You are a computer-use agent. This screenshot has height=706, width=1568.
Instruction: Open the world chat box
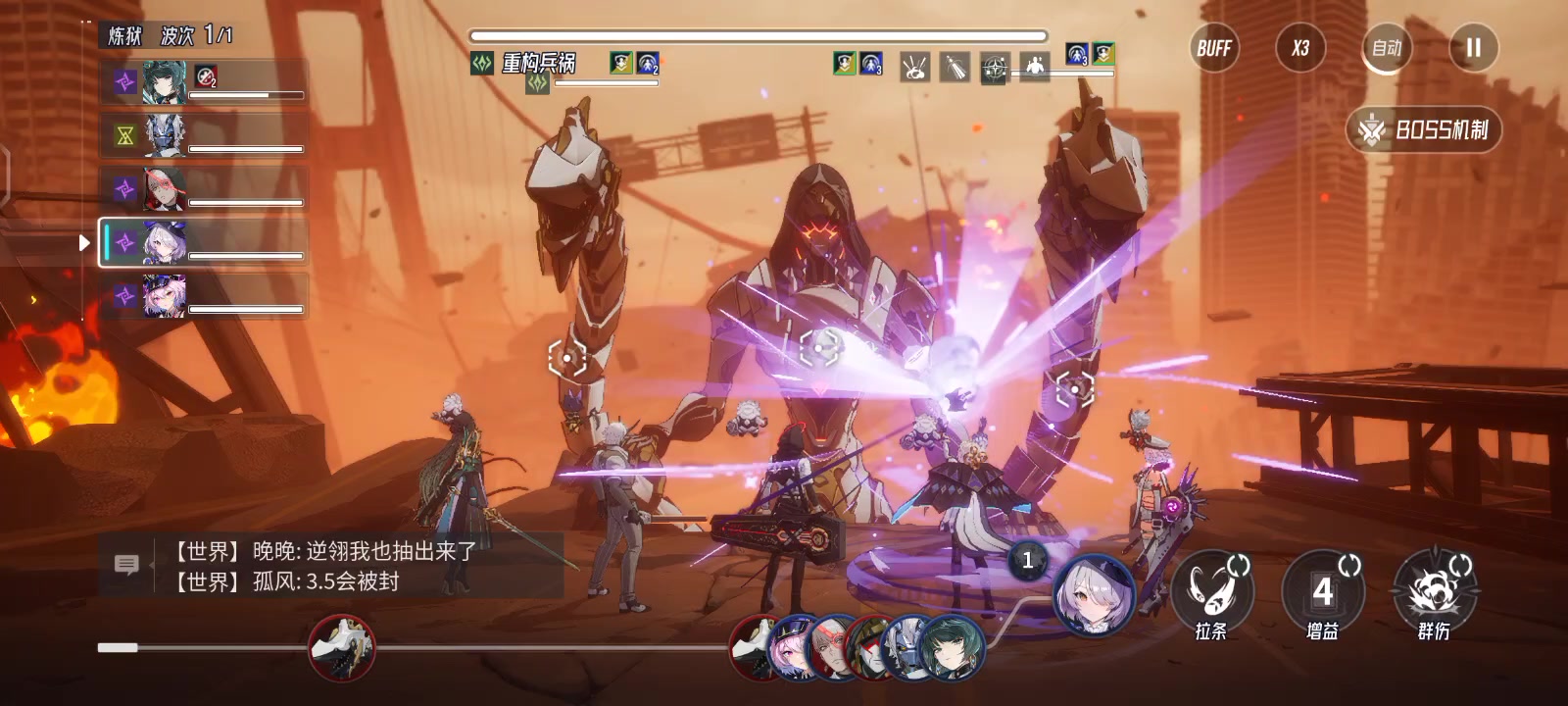[127, 565]
